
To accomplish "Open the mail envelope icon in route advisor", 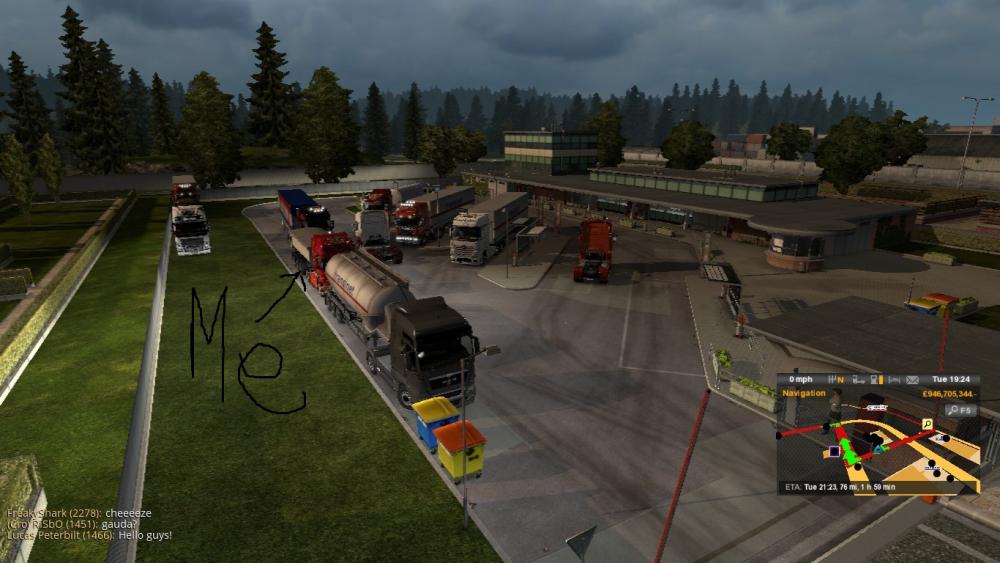I will pyautogui.click(x=912, y=380).
